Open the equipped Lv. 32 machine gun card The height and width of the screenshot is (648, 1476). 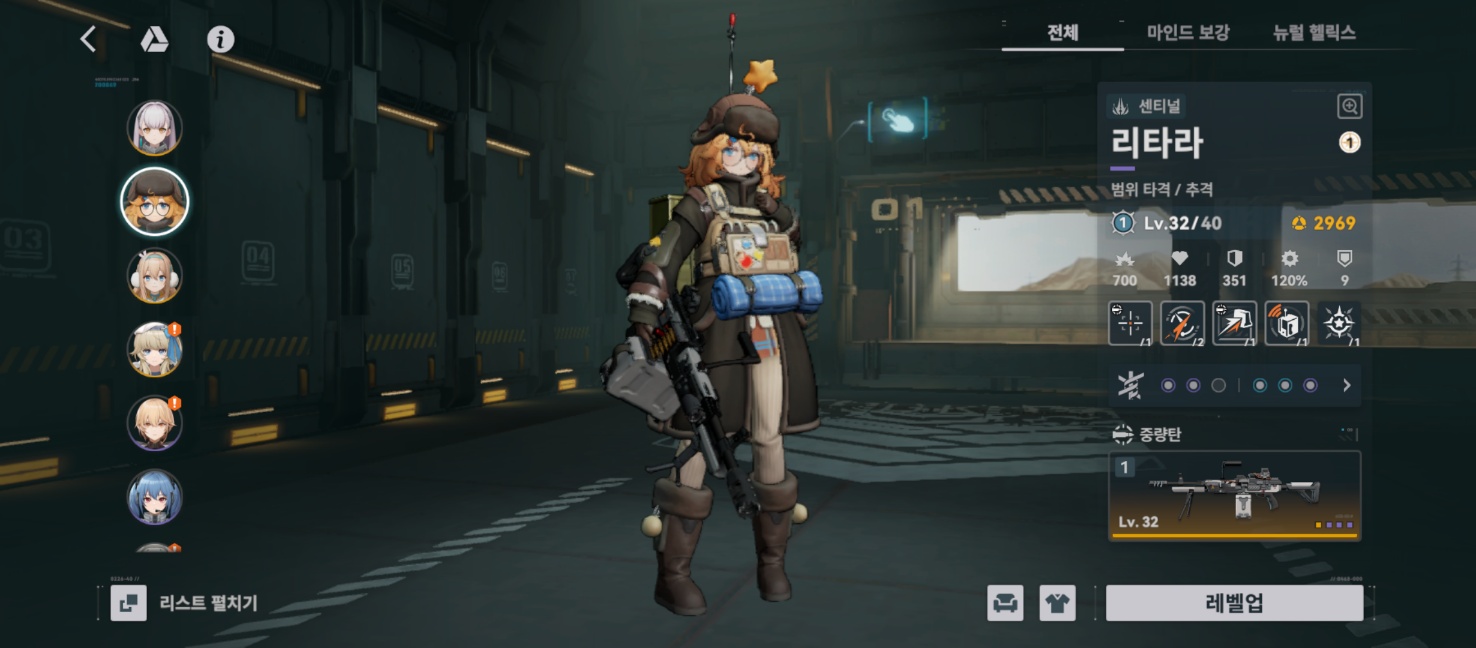pyautogui.click(x=1235, y=495)
